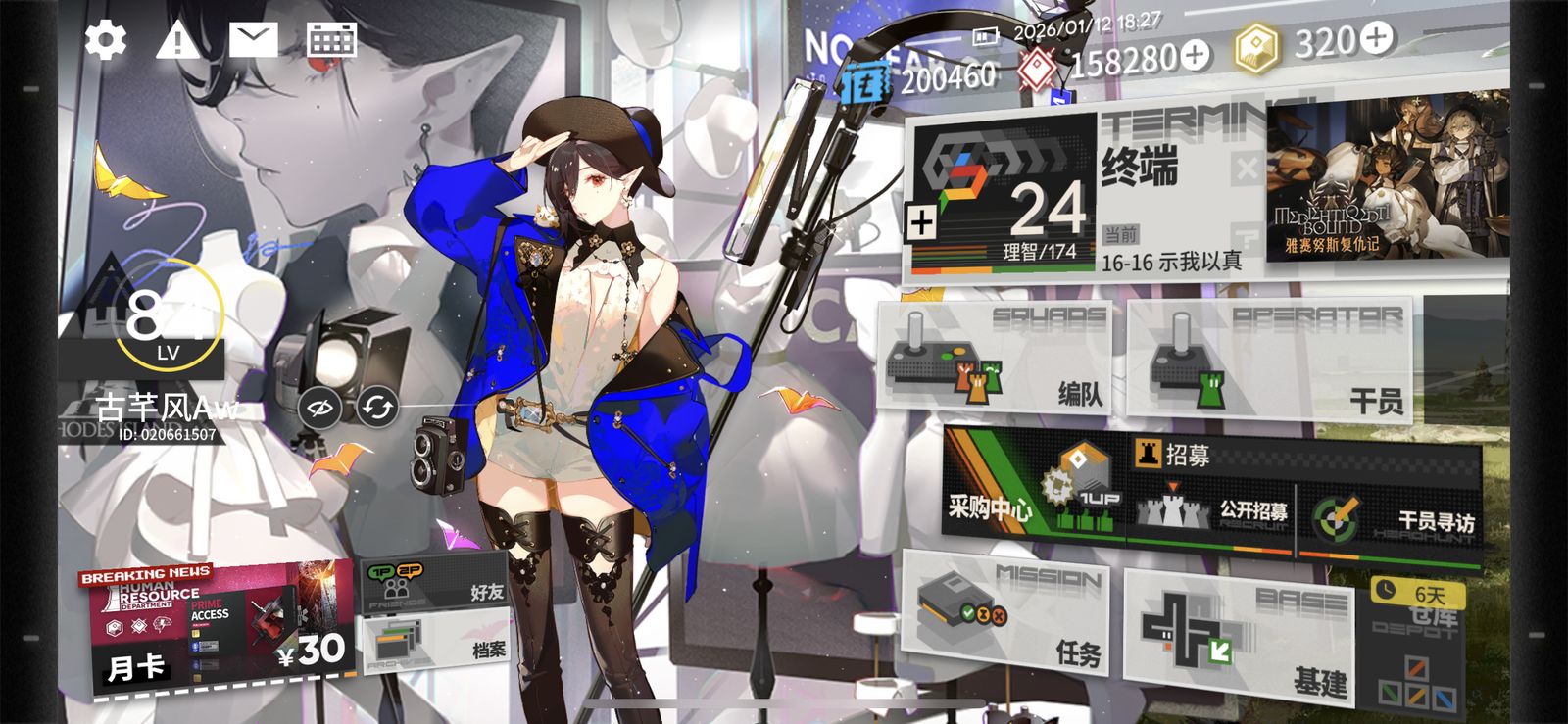The image size is (1568, 724).
Task: Open the 雅赛努斯复仇记 event banner
Action: tap(1387, 181)
